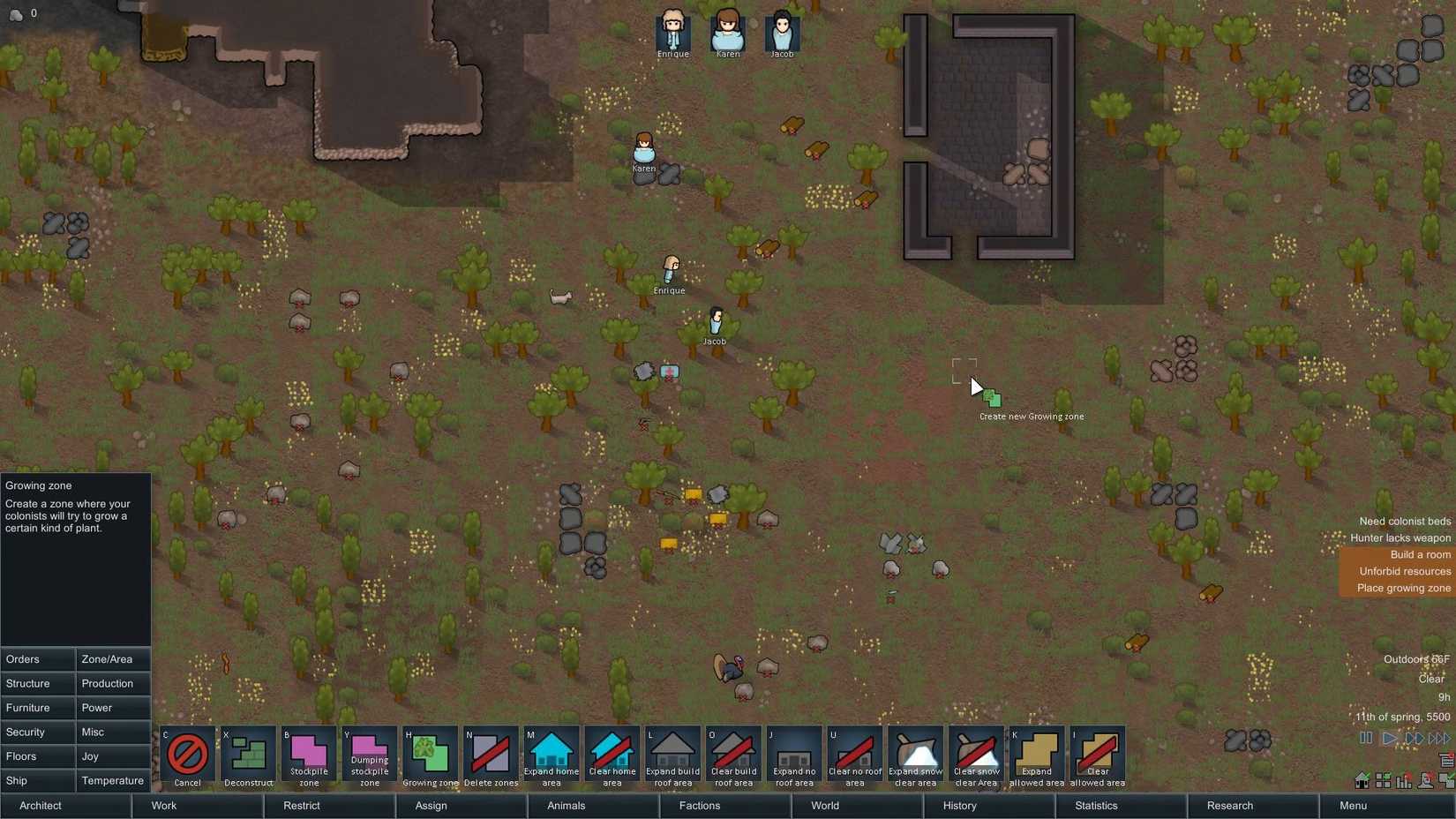Open the Floors build category
This screenshot has height=819, width=1456.
coord(37,756)
